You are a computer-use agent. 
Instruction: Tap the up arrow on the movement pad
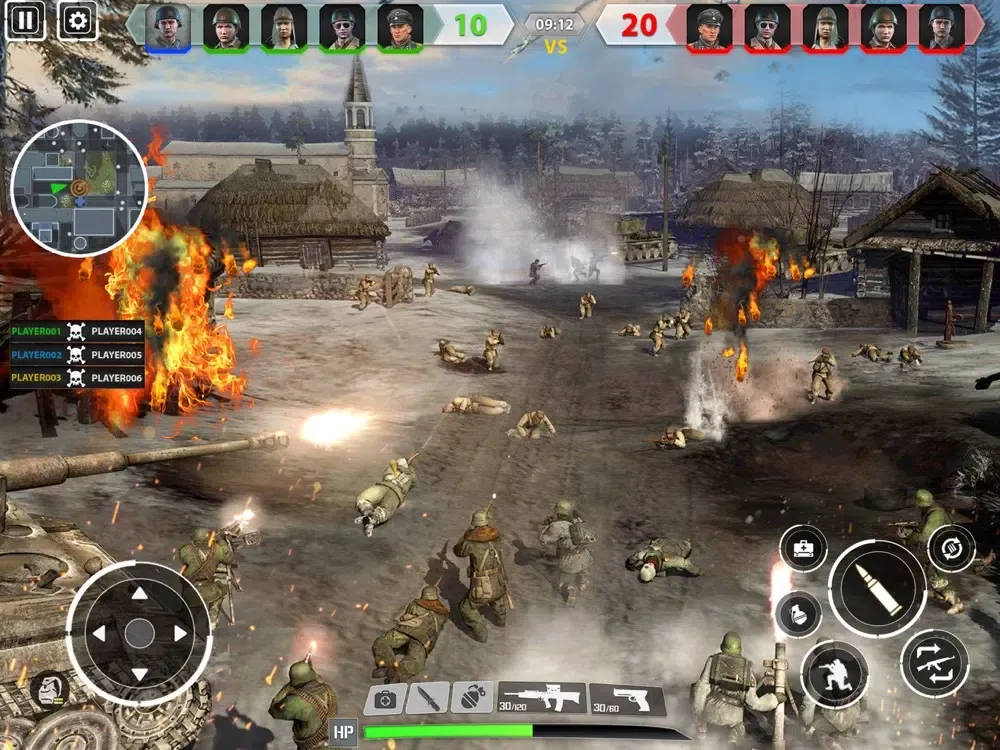click(139, 594)
